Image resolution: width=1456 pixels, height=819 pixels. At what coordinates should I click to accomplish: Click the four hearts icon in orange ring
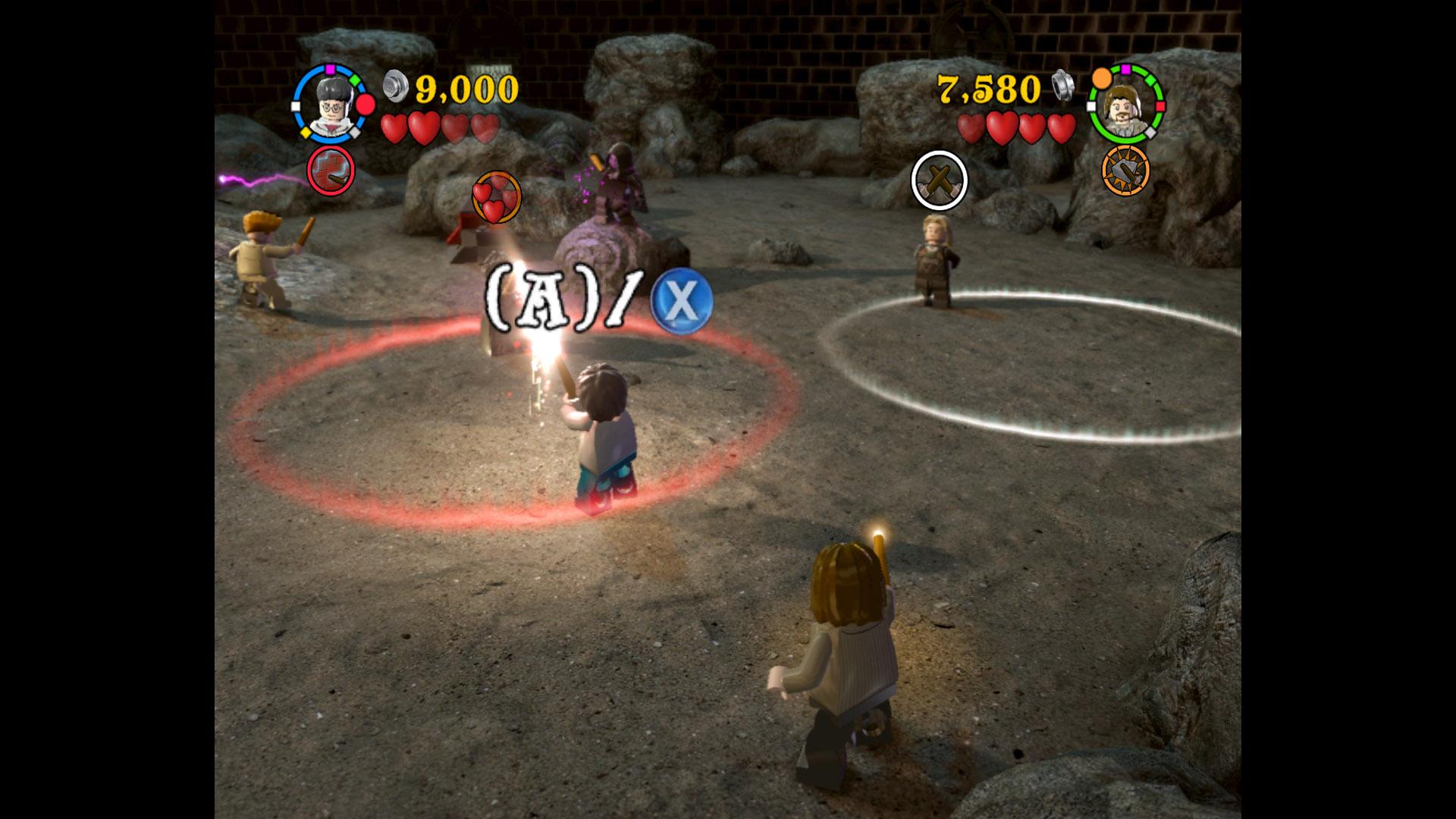coord(497,198)
